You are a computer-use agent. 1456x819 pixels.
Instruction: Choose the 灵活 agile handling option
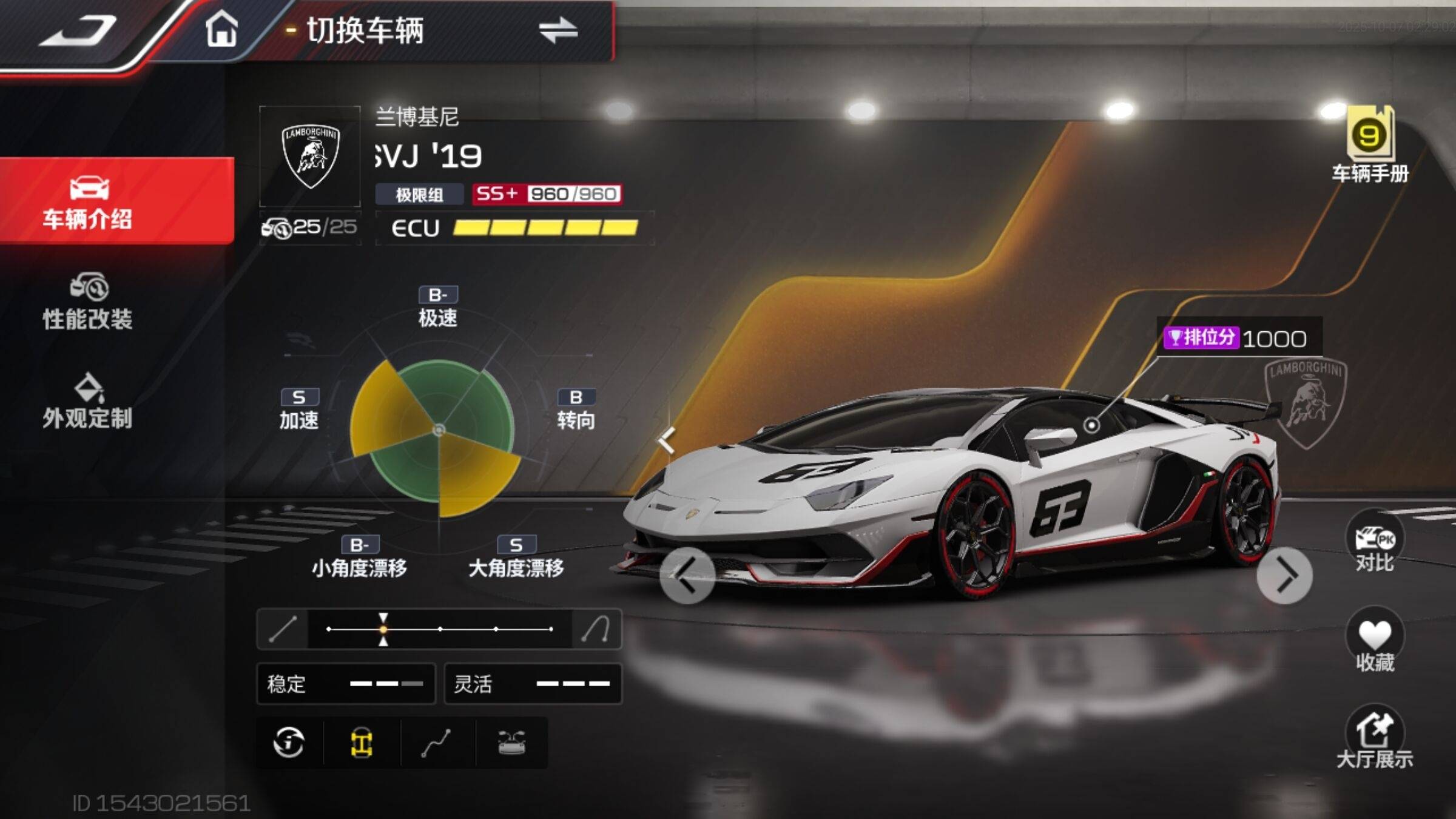tap(533, 684)
